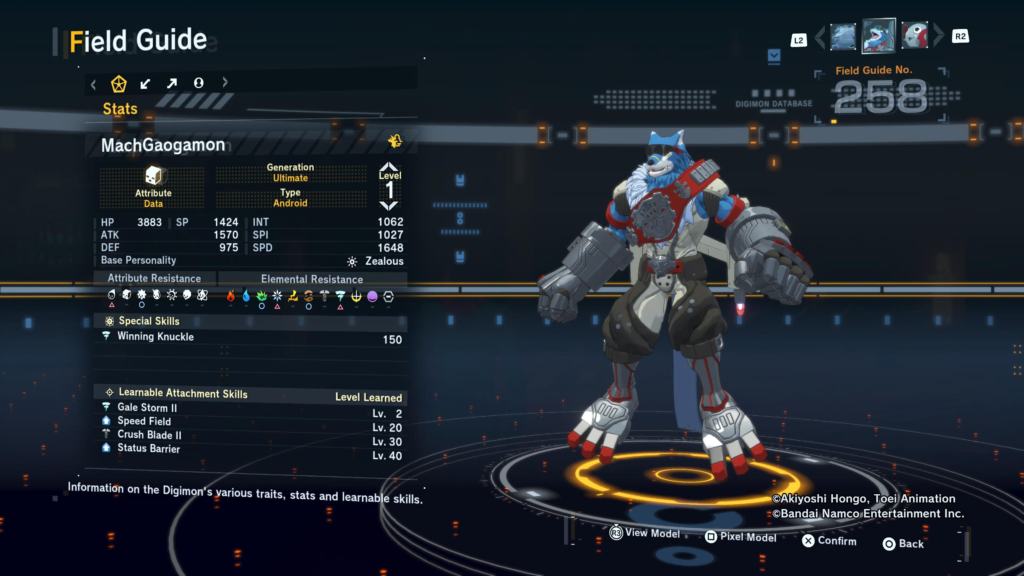Select the Stats pentagon tab
1024x576 pixels.
click(x=119, y=83)
